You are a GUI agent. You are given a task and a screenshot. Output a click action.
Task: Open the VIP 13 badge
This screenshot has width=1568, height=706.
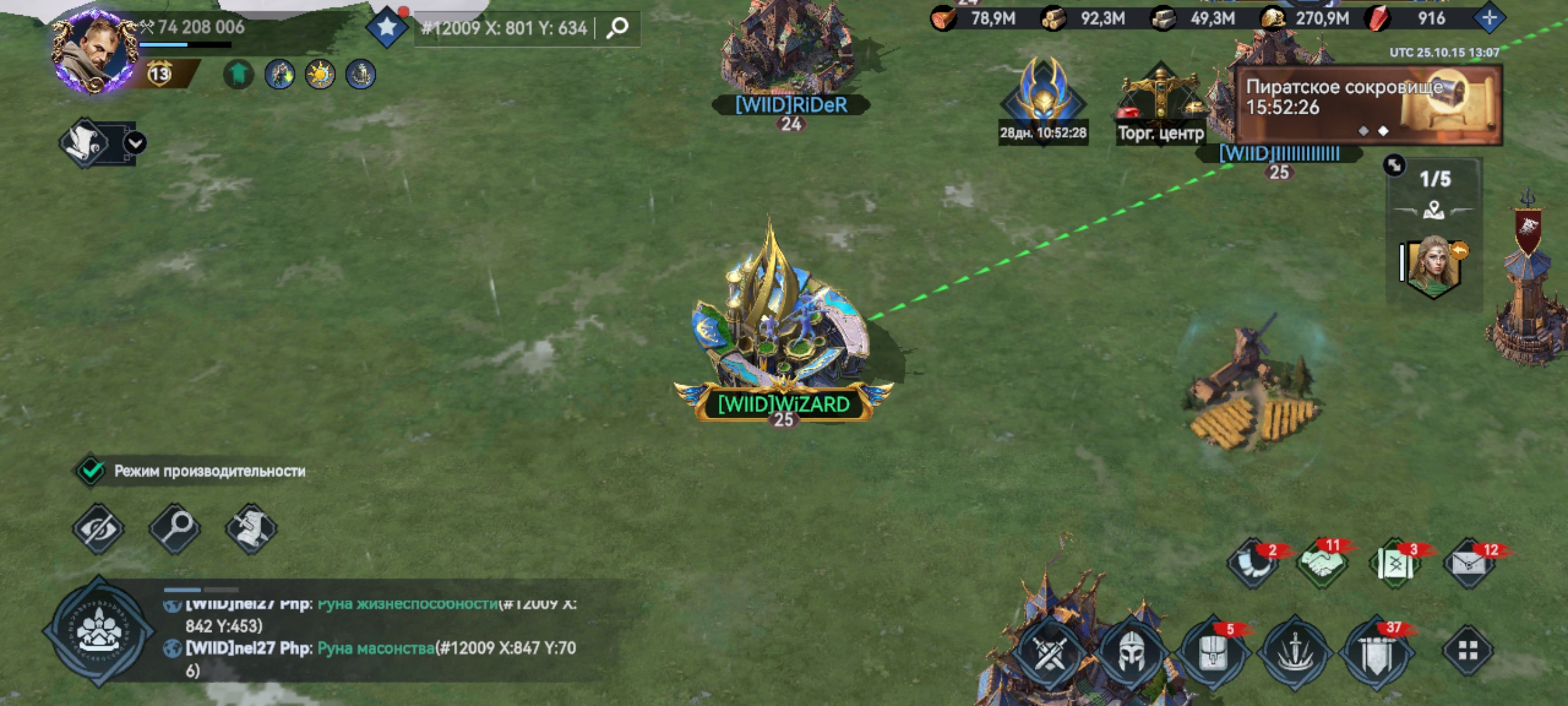[159, 74]
